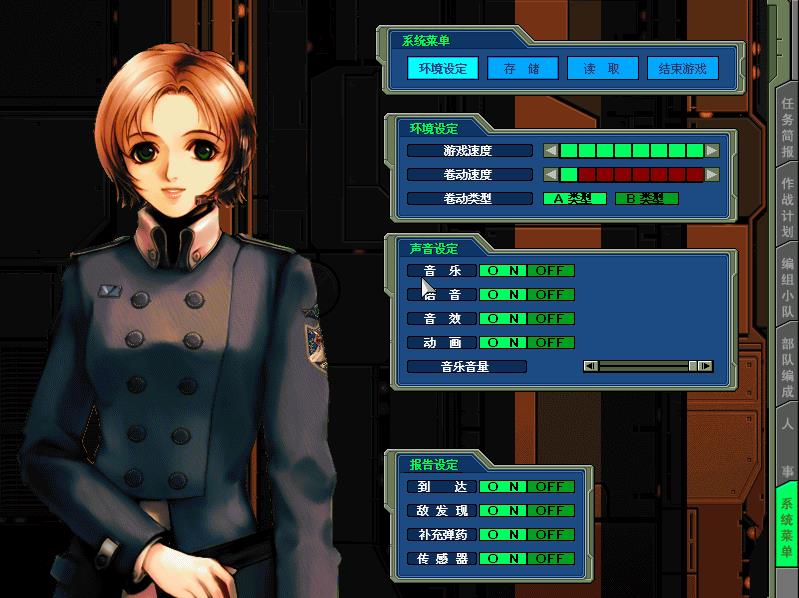Select scroll type A for 卷动类型
This screenshot has width=799, height=598.
click(574, 199)
